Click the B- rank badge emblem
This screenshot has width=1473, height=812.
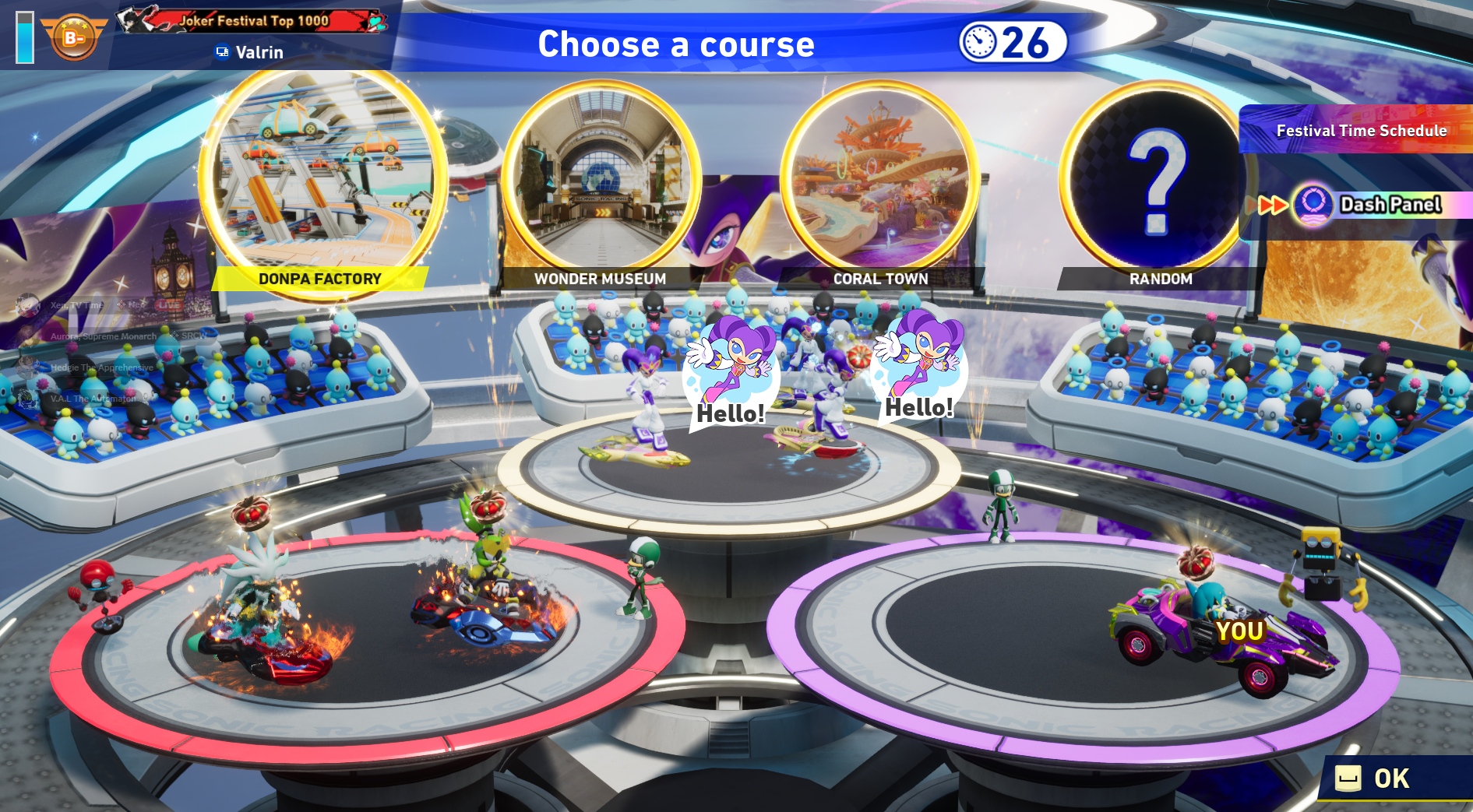click(x=74, y=37)
